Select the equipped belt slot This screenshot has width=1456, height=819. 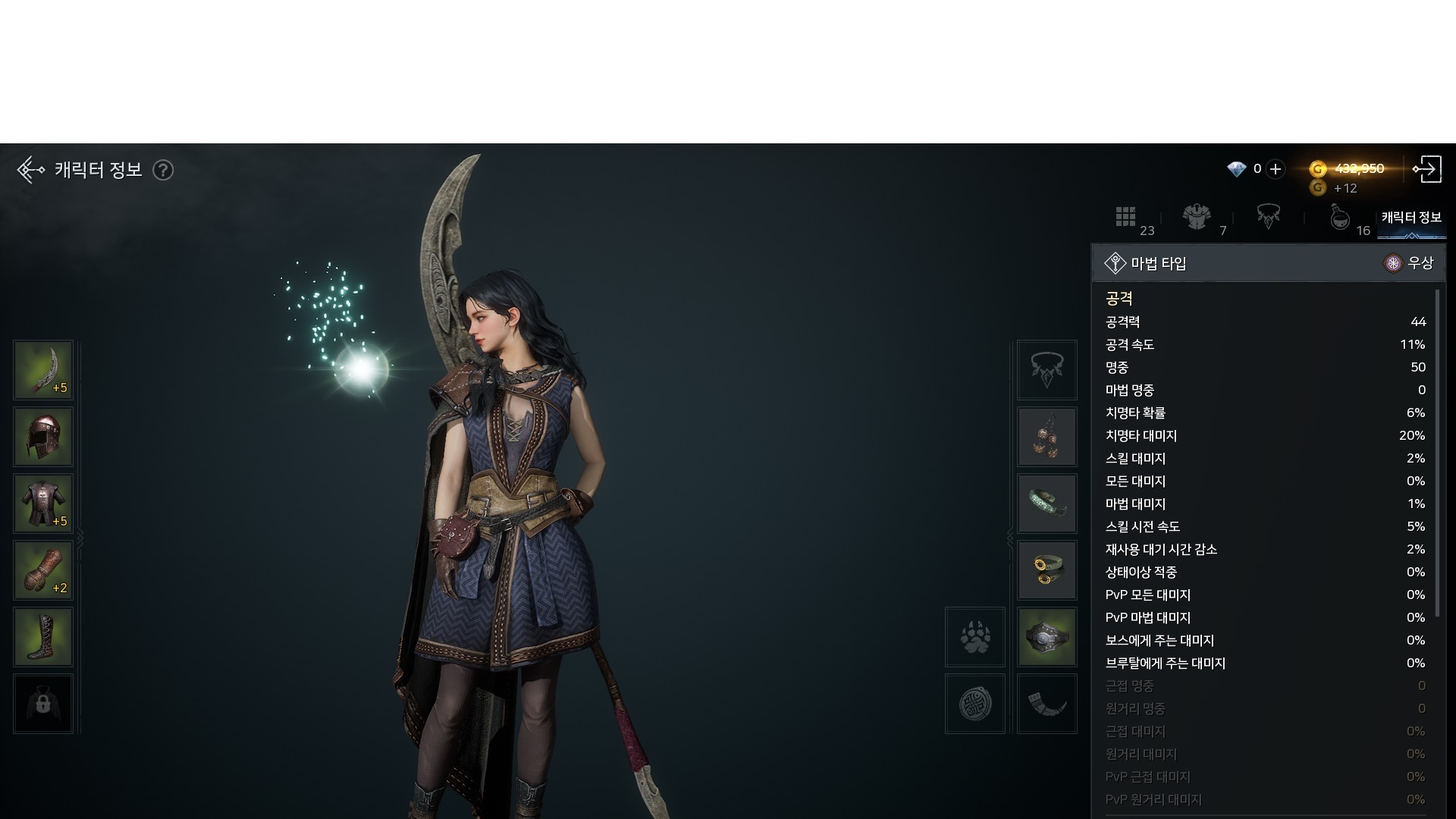[1047, 638]
